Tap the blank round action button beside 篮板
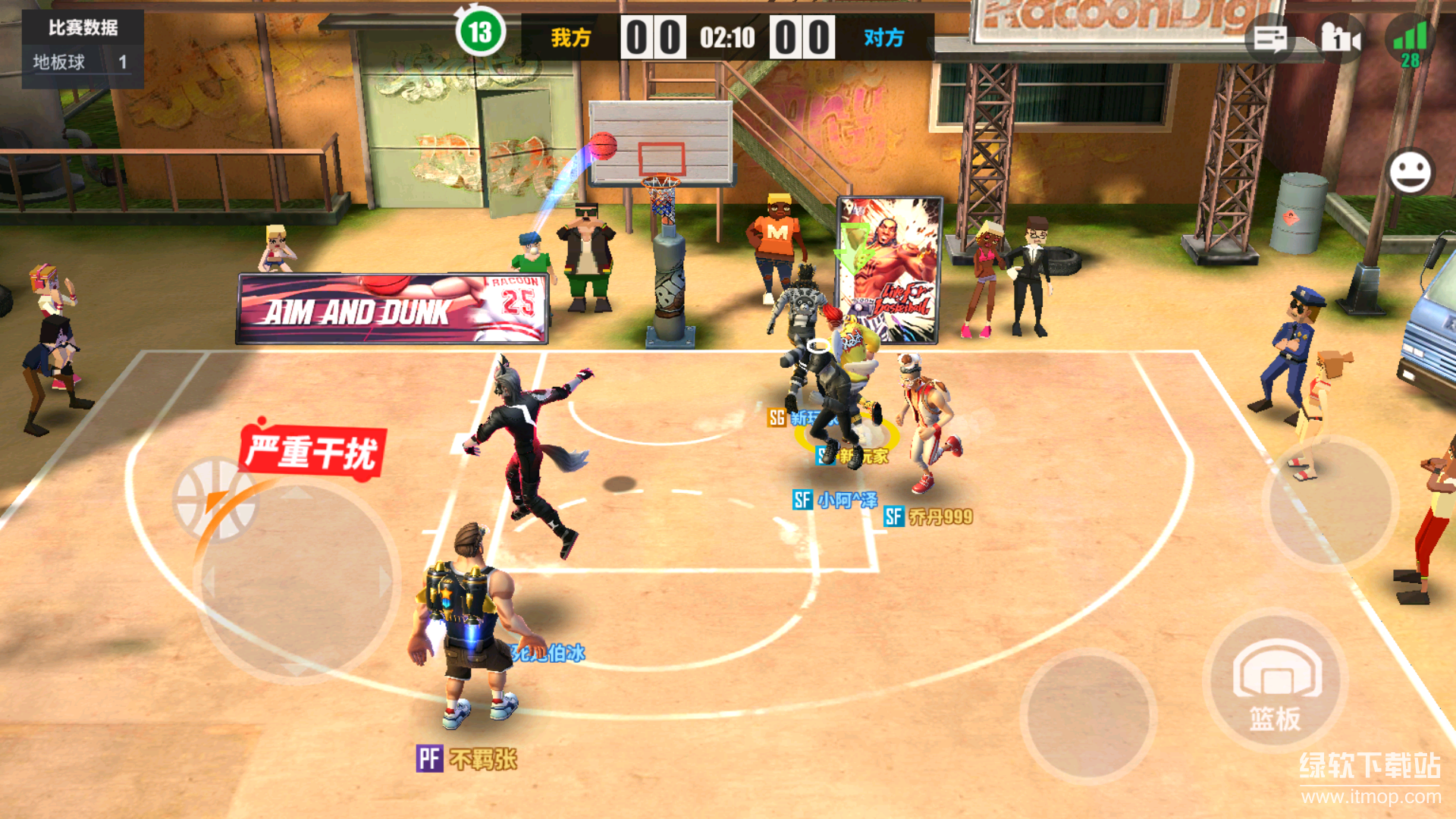Viewport: 1456px width, 819px height. tap(1088, 717)
